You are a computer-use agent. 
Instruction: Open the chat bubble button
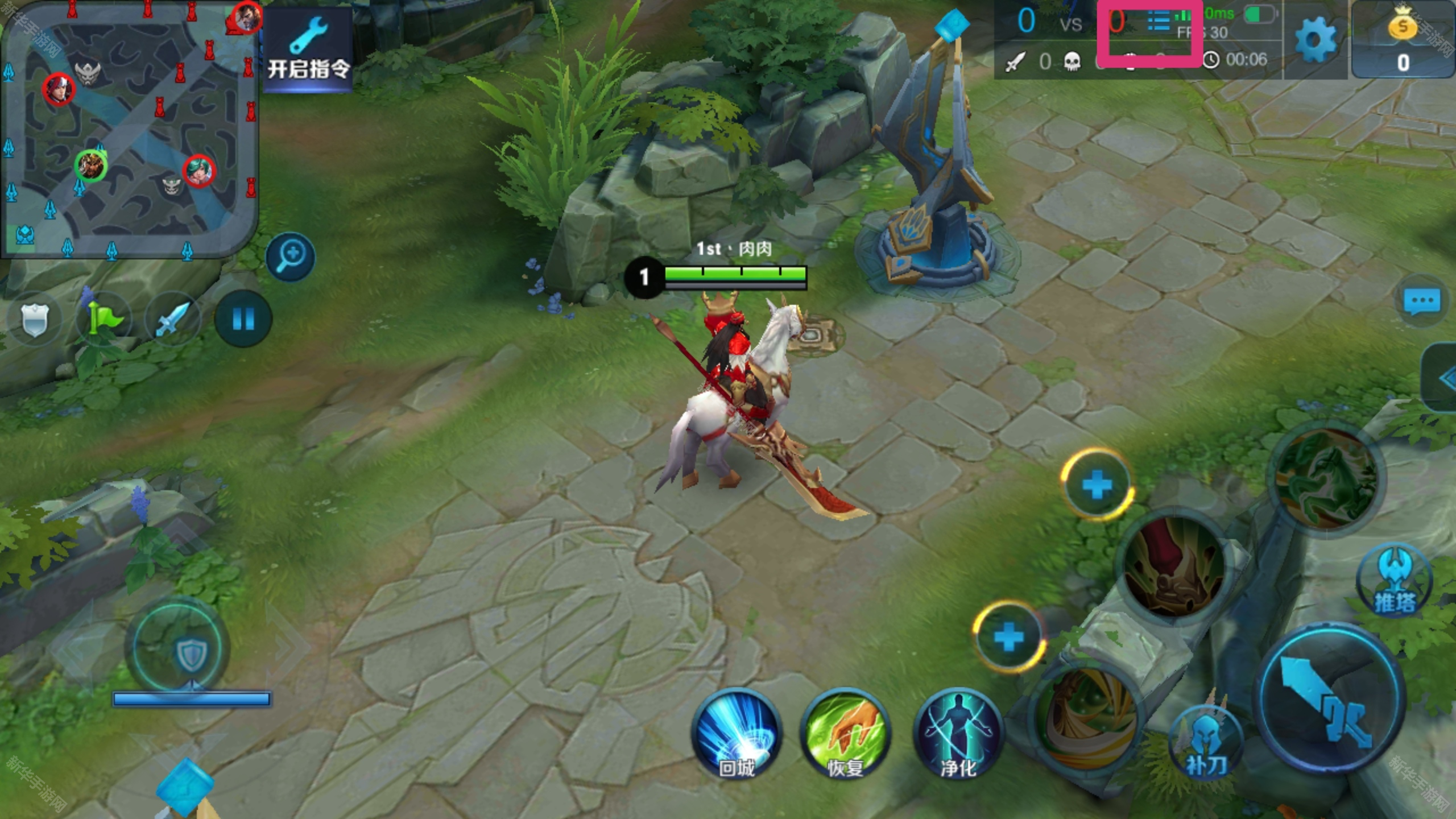1422,301
